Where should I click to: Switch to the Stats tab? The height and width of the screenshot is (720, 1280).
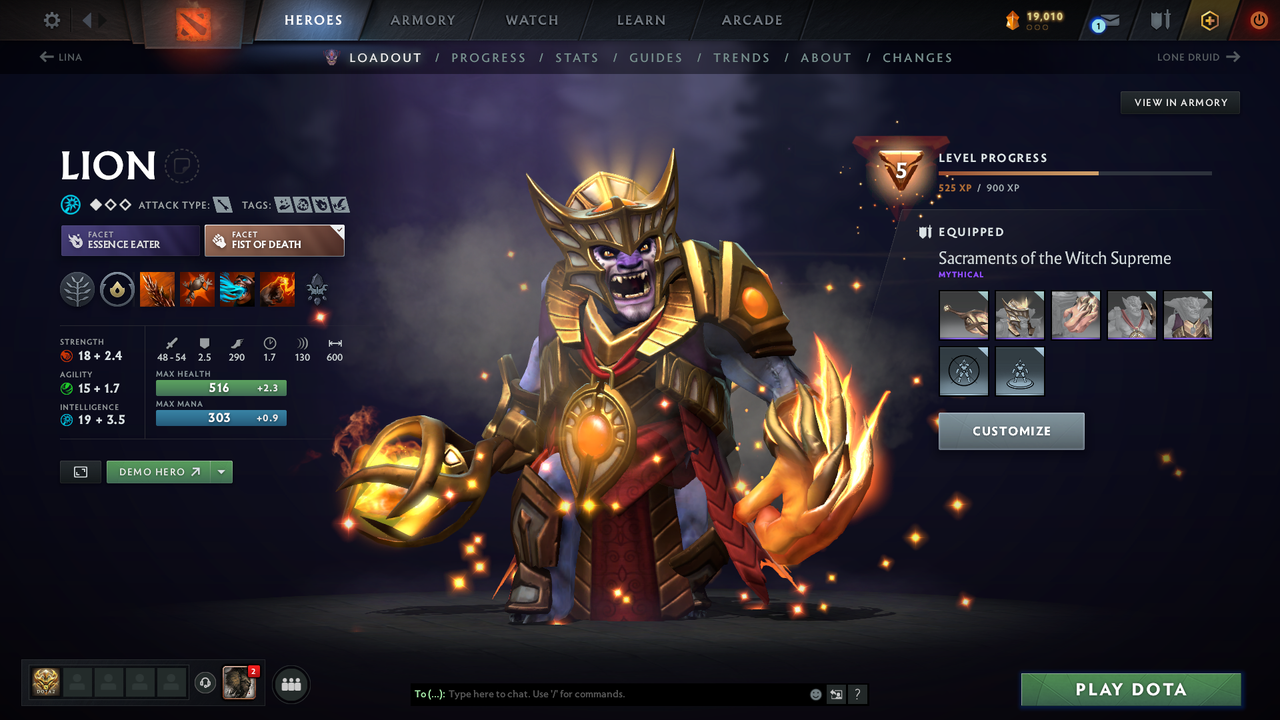pos(577,57)
